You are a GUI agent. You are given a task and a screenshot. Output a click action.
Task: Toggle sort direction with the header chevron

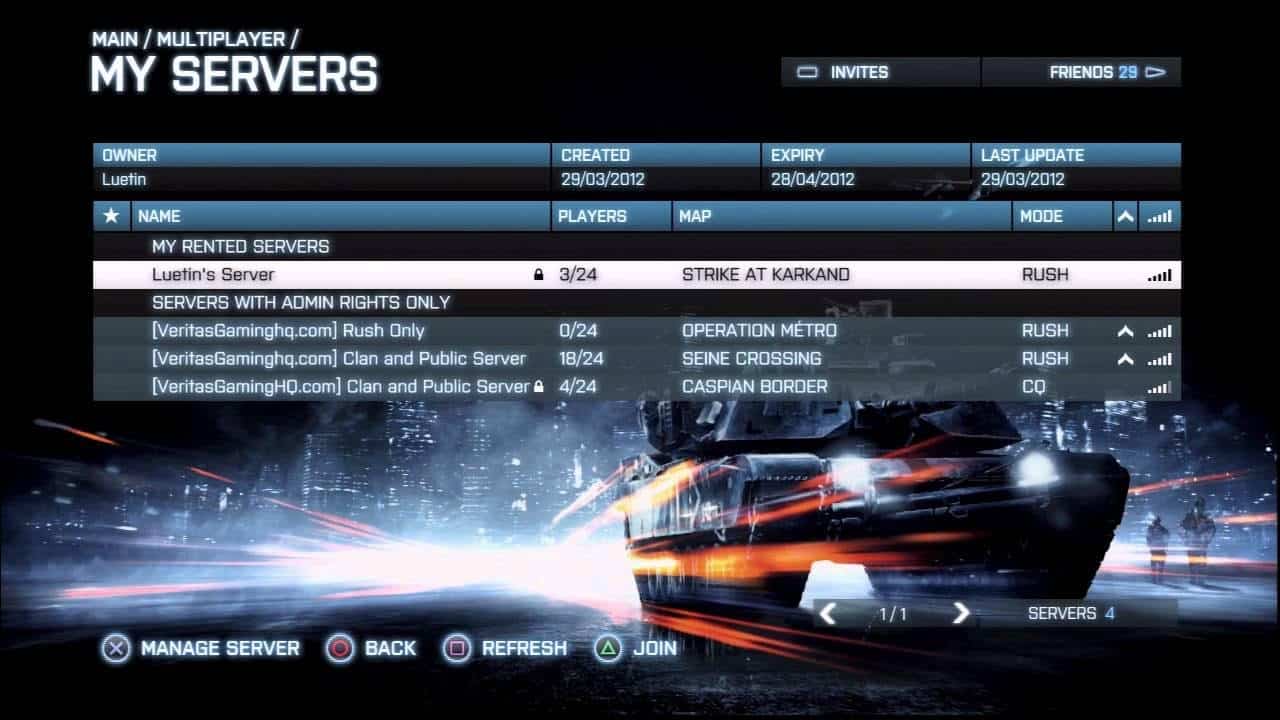click(1124, 215)
